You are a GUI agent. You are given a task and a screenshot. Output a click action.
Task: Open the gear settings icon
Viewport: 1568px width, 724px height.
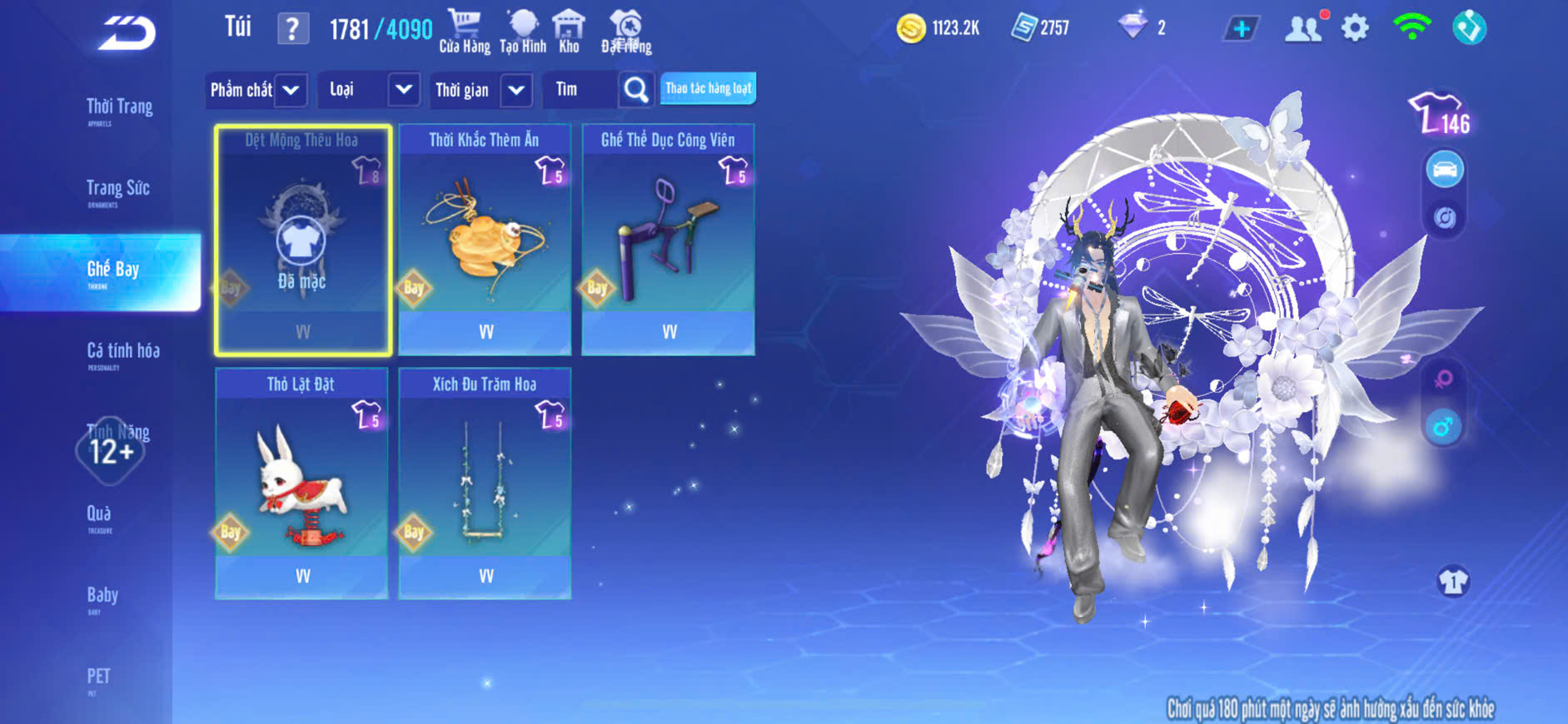tap(1355, 28)
